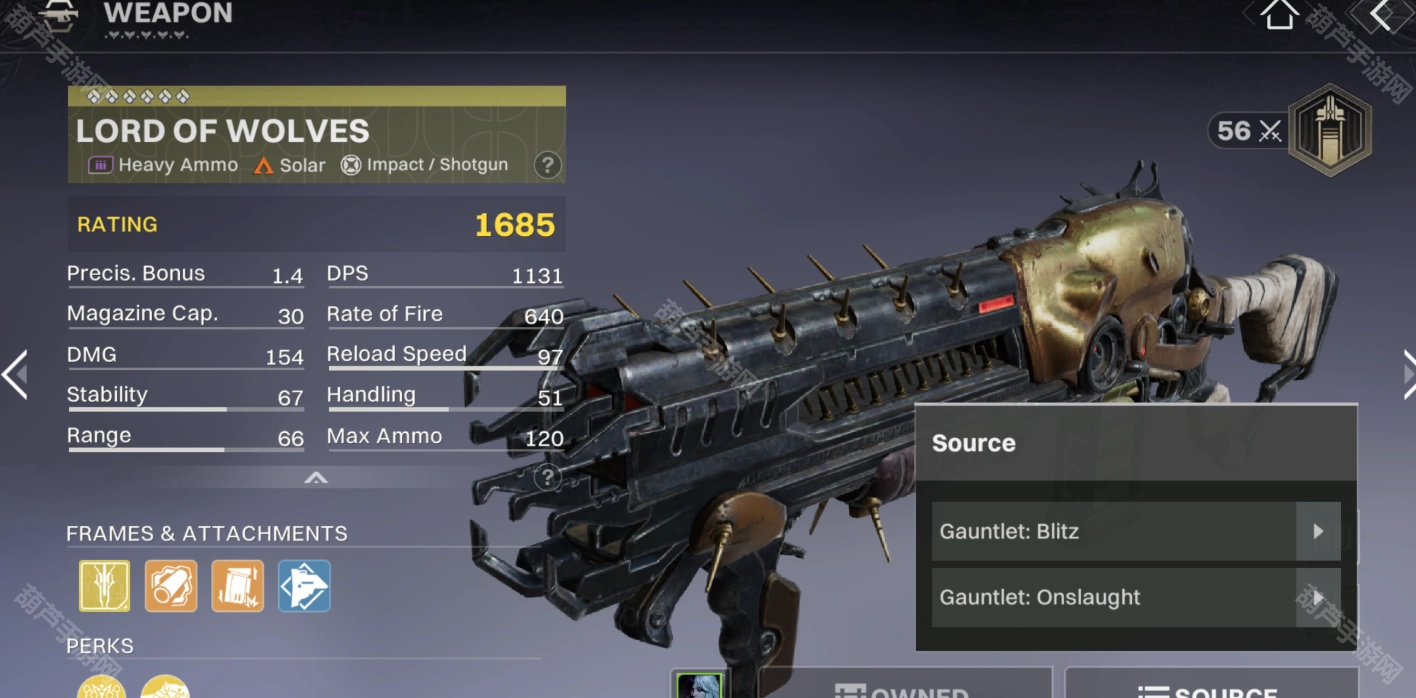Tap the hexagonal gold weapon emblem
The height and width of the screenshot is (698, 1416).
click(x=1329, y=131)
